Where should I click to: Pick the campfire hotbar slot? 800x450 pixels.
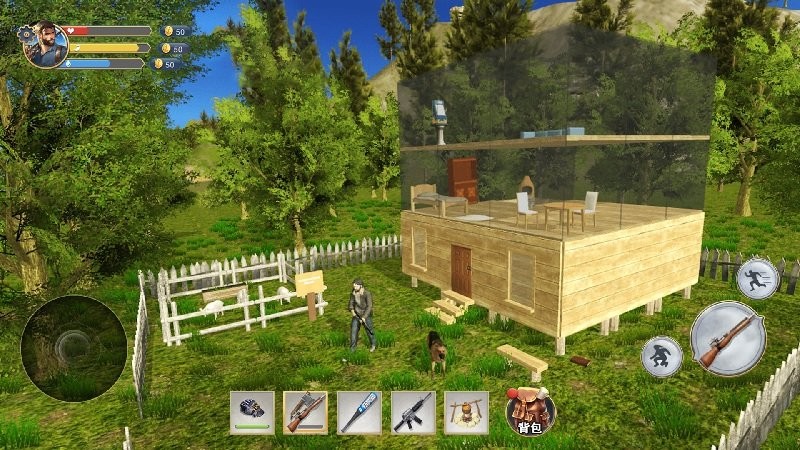tap(466, 411)
